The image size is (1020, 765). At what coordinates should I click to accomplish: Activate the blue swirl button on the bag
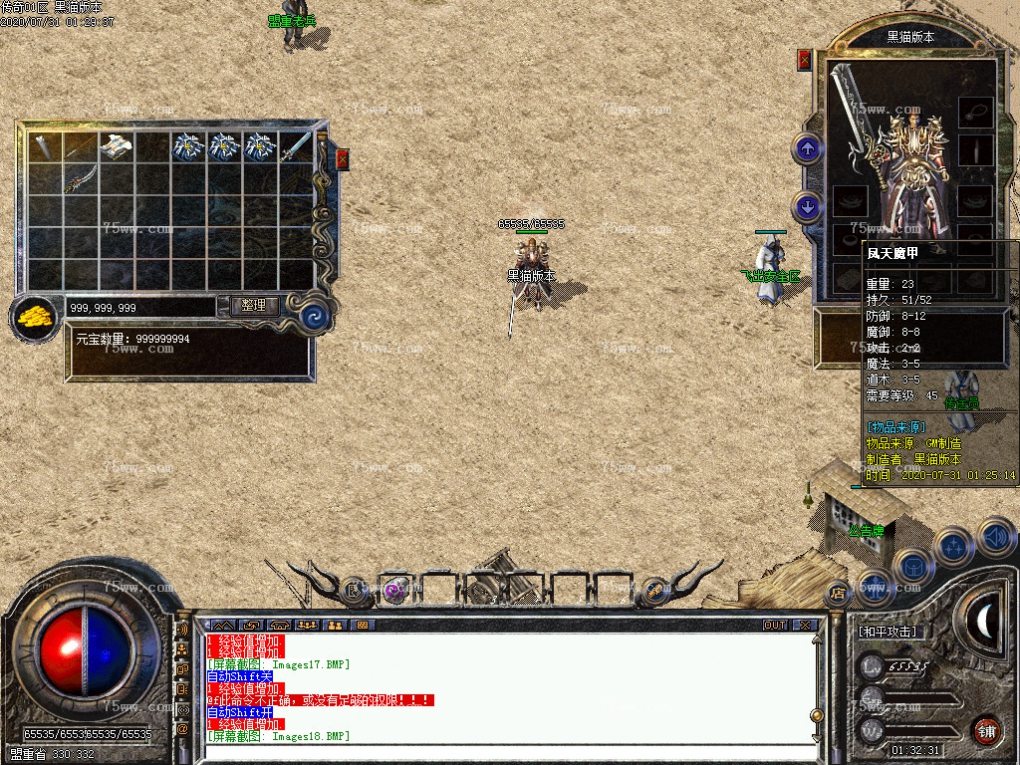click(317, 318)
